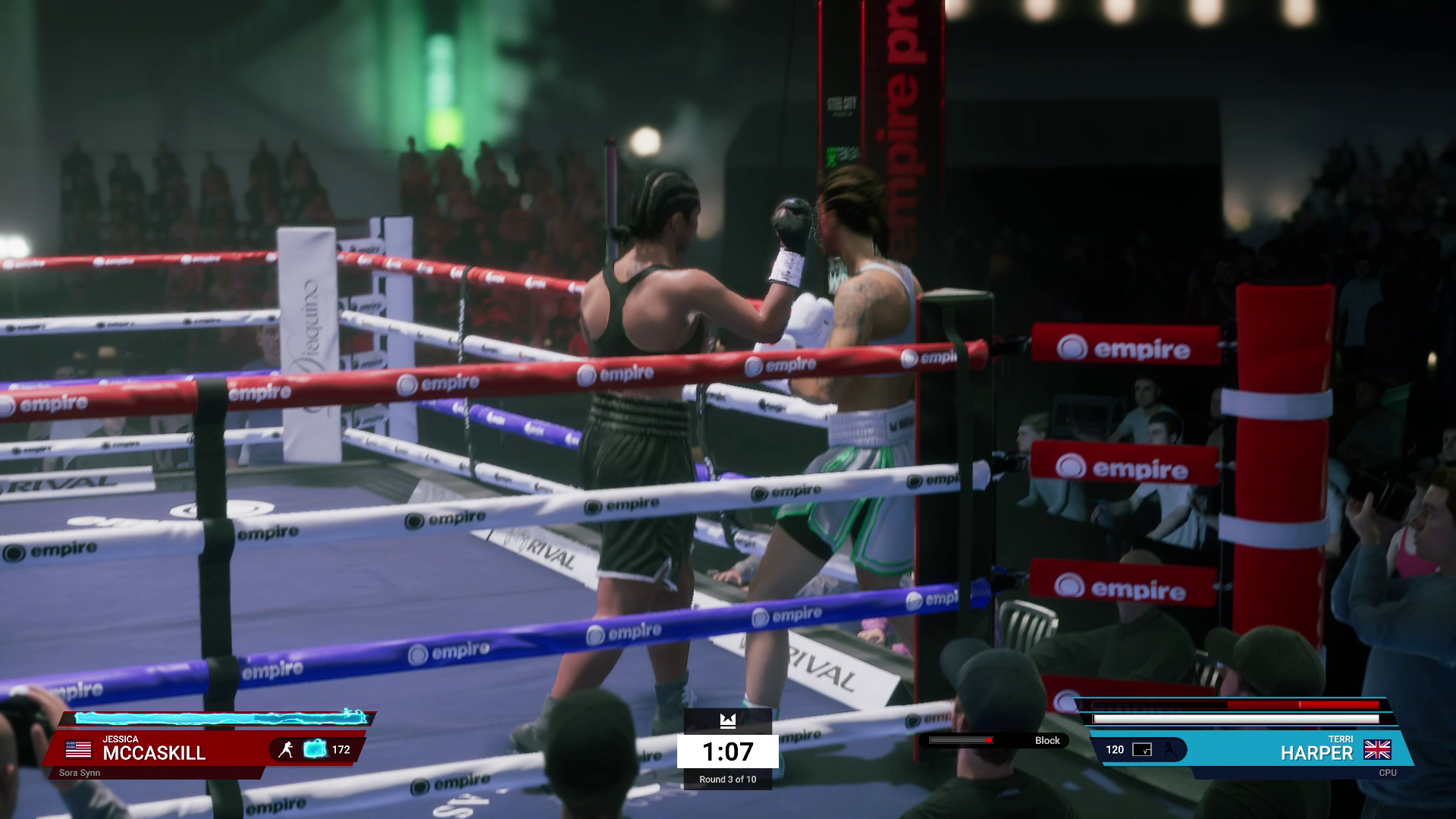
Task: Expand McCaskill's glowing stamina bar
Action: coord(220,719)
